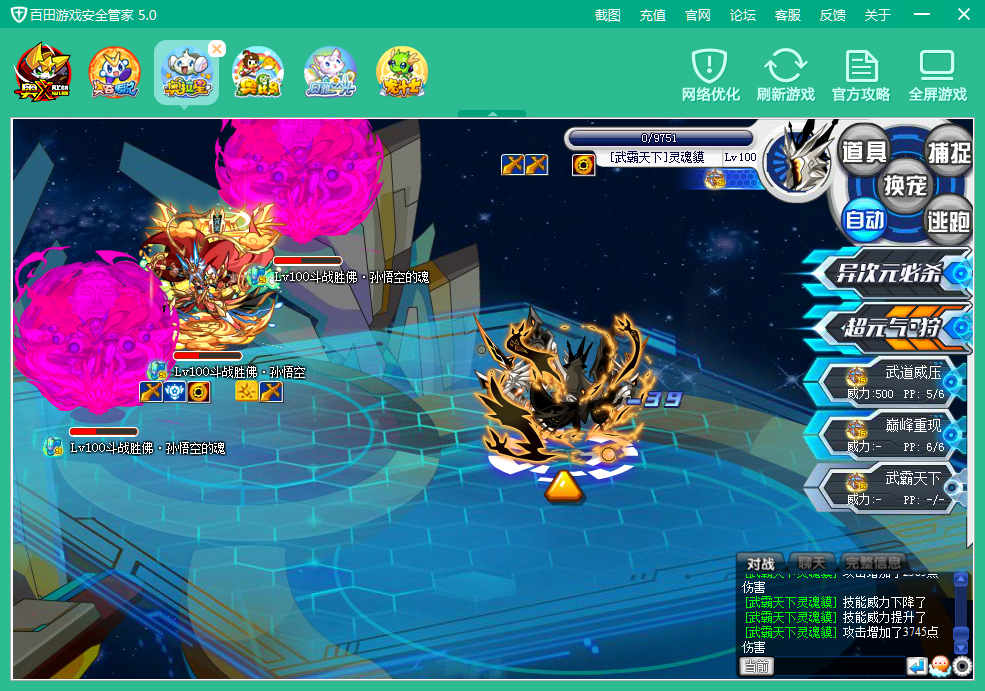Viewport: 985px width, 691px height.
Task: Open the 聊天 chat tab
Action: click(x=810, y=563)
